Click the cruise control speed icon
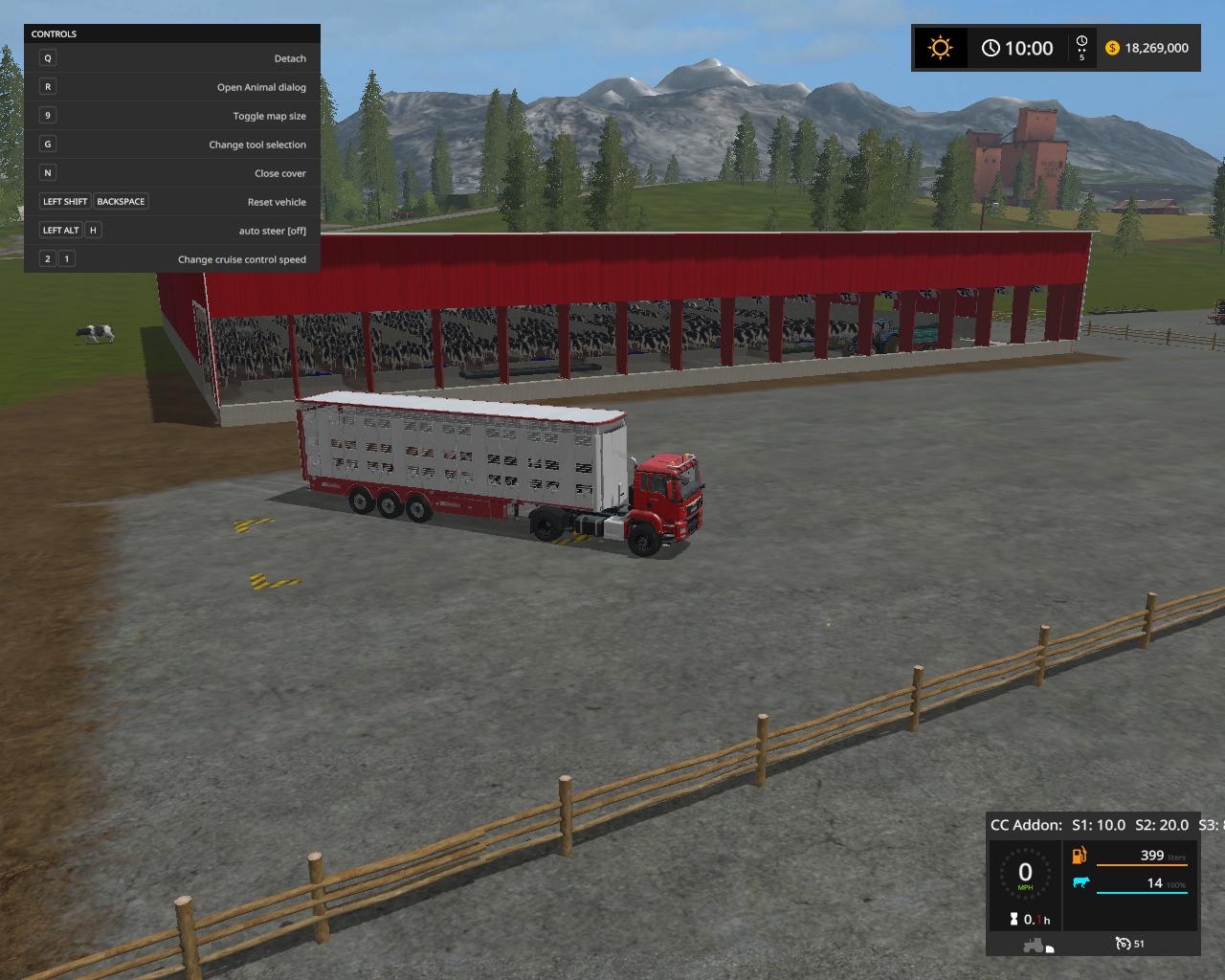Viewport: 1225px width, 980px height. click(x=1124, y=944)
